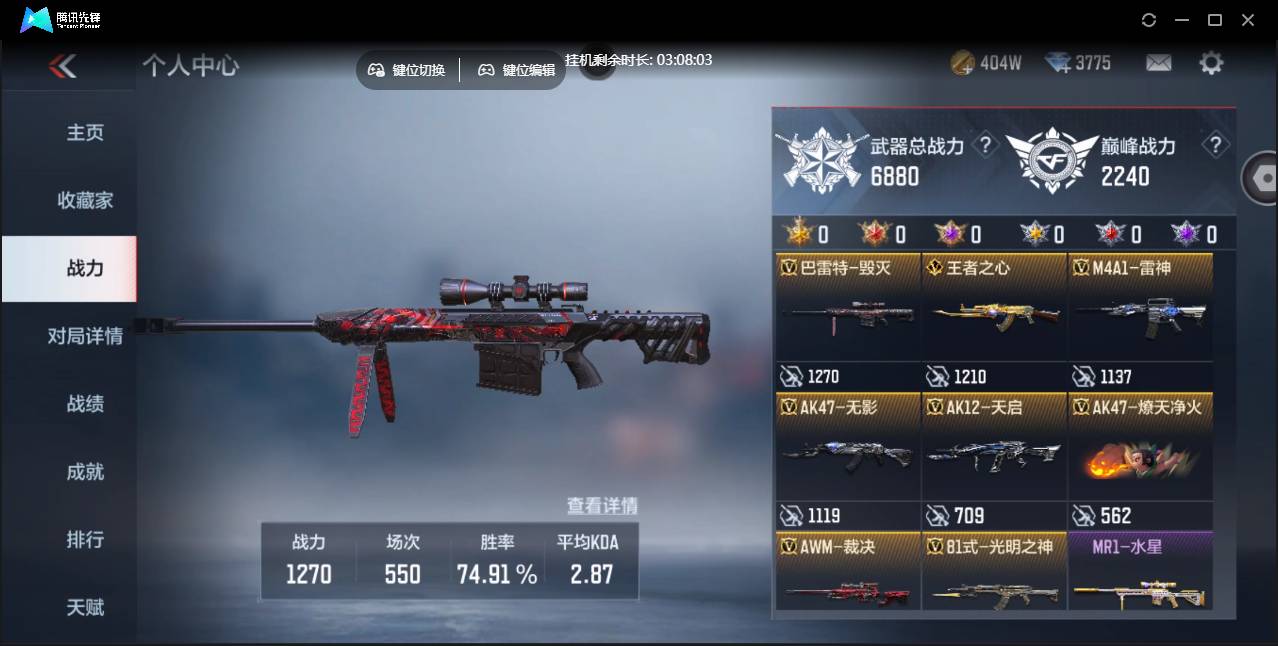Image resolution: width=1278 pixels, height=646 pixels.
Task: Open the 主页 tab
Action: point(85,133)
